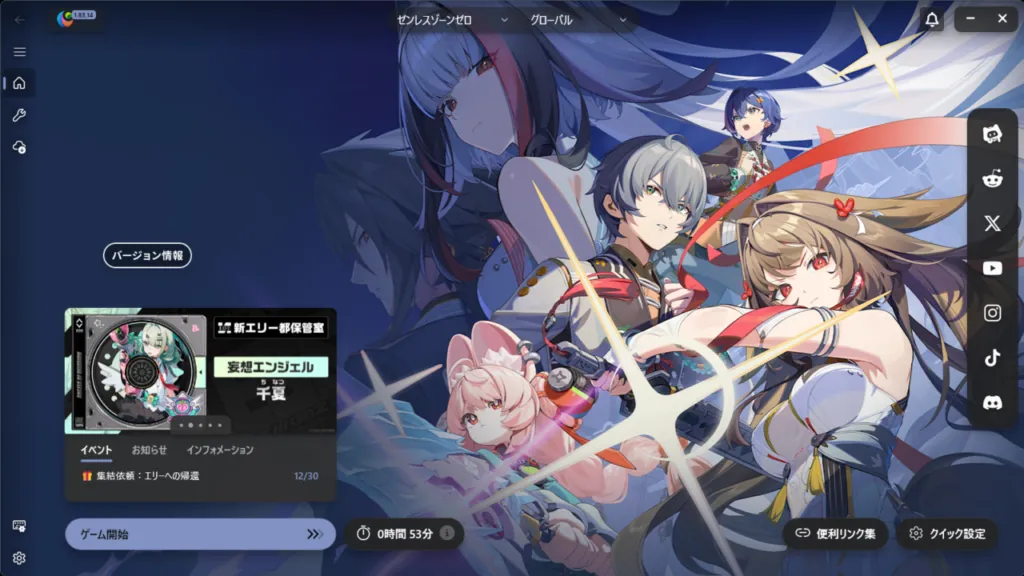Switch to the インフォメーション tab
Viewport: 1024px width, 576px height.
point(220,450)
